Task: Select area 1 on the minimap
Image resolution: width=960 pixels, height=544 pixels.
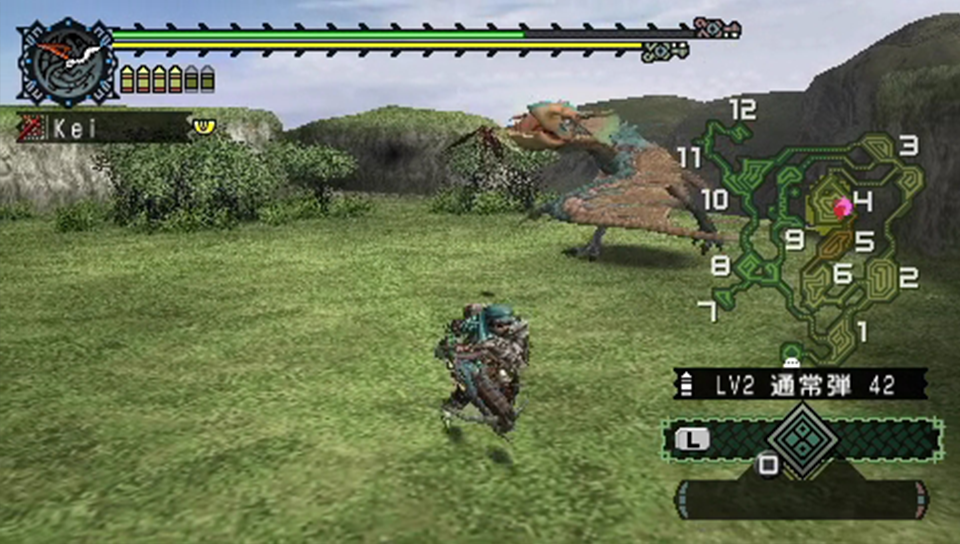Action: pos(862,330)
